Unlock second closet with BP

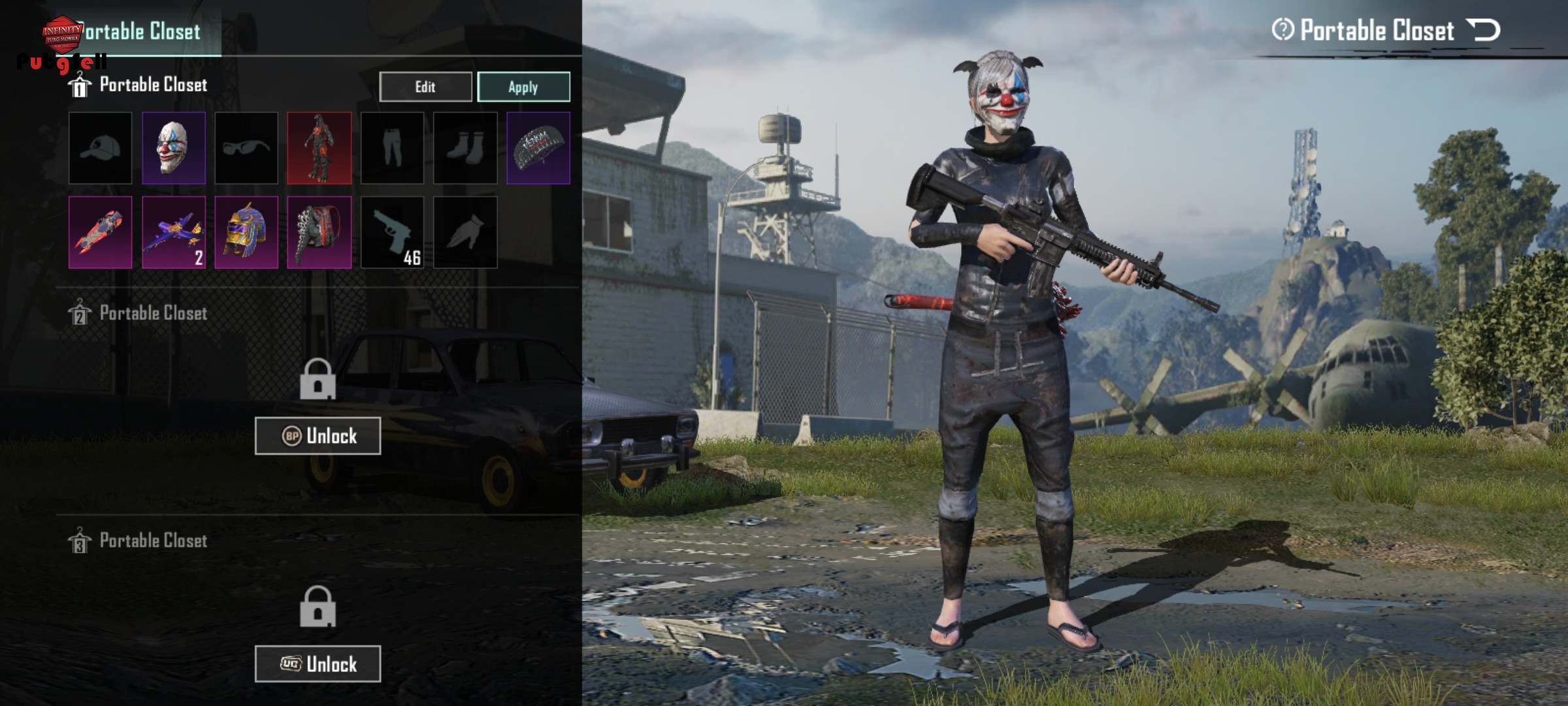pyautogui.click(x=318, y=436)
